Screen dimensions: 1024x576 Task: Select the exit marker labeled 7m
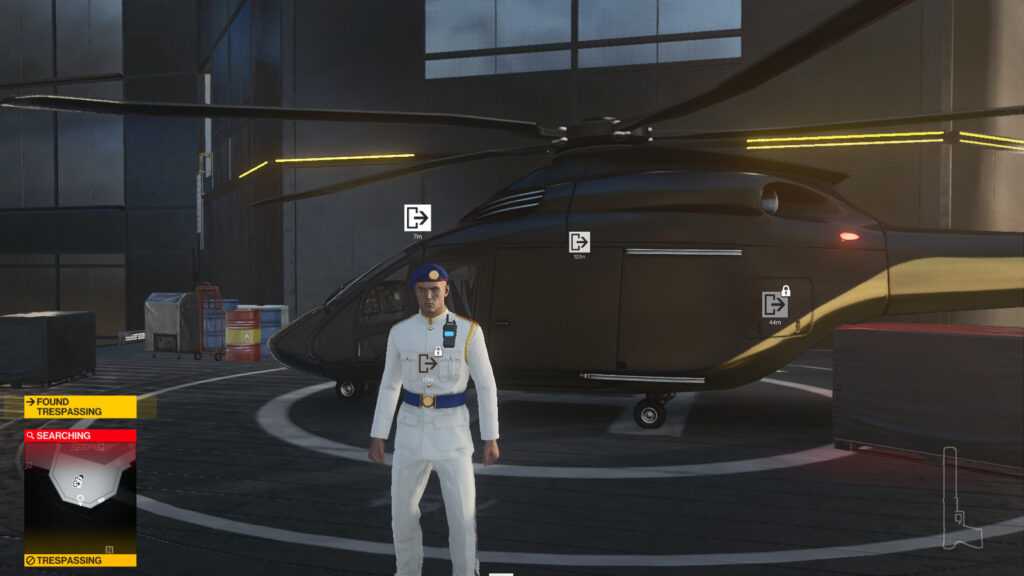coord(417,218)
